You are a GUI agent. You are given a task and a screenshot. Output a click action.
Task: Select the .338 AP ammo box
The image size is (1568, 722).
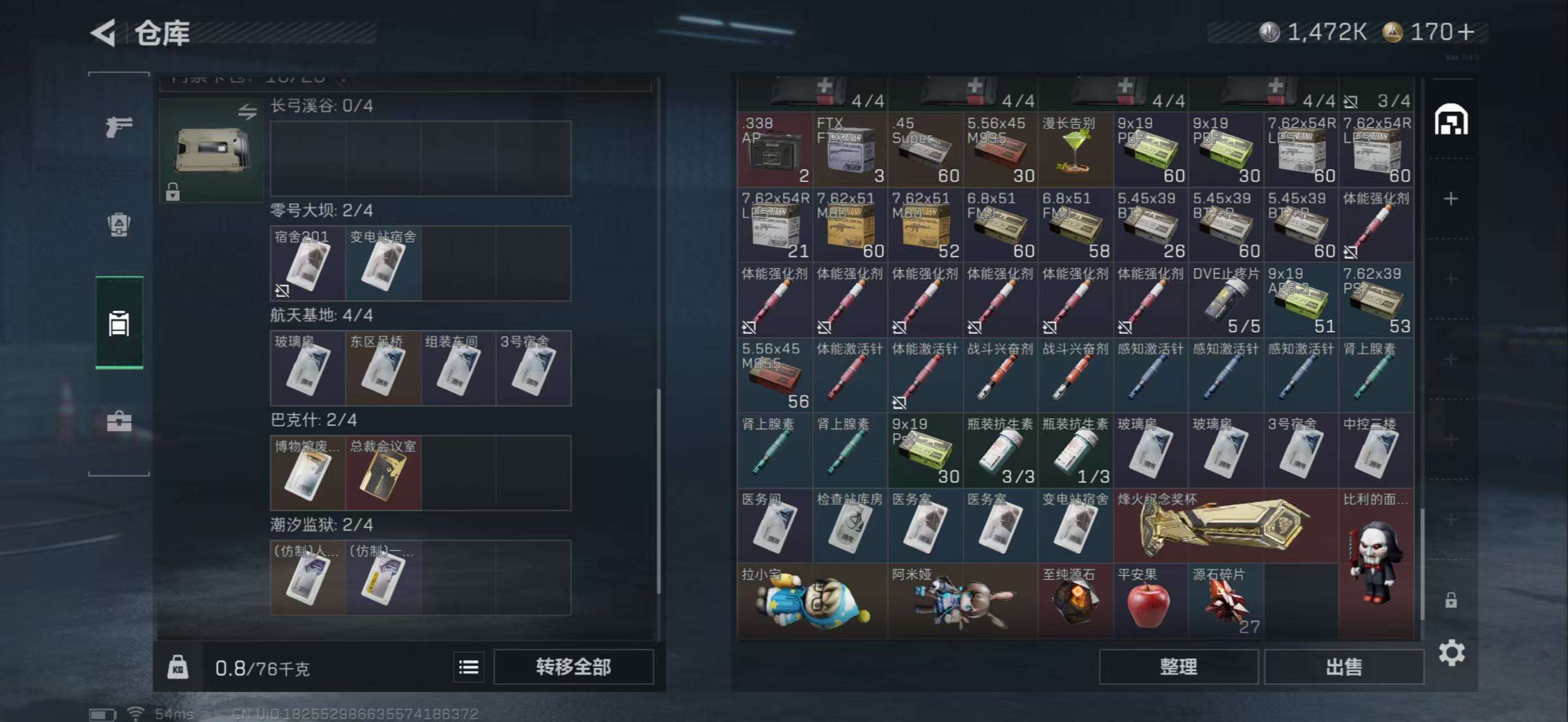[774, 149]
